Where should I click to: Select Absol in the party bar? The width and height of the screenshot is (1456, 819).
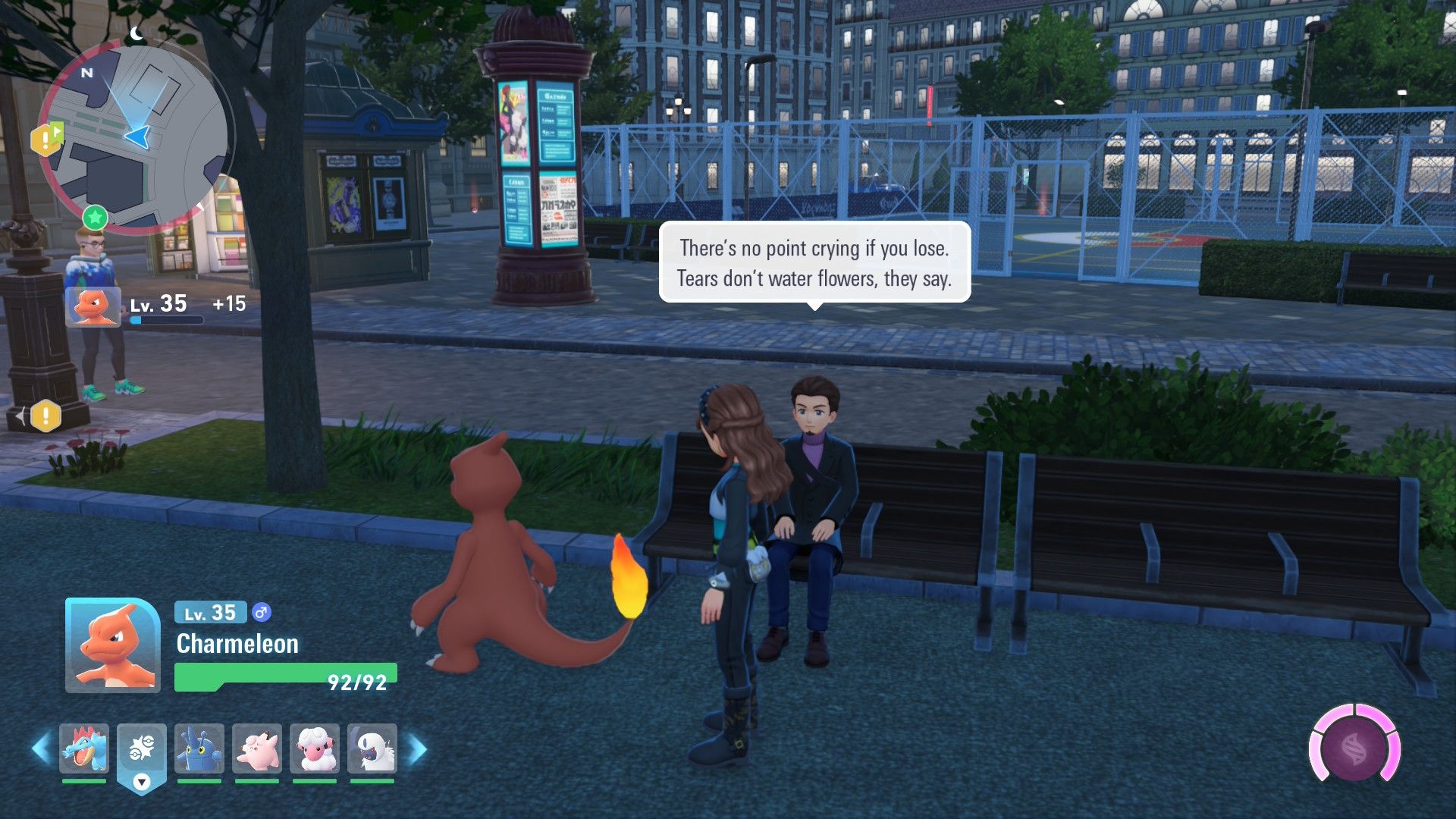(372, 748)
